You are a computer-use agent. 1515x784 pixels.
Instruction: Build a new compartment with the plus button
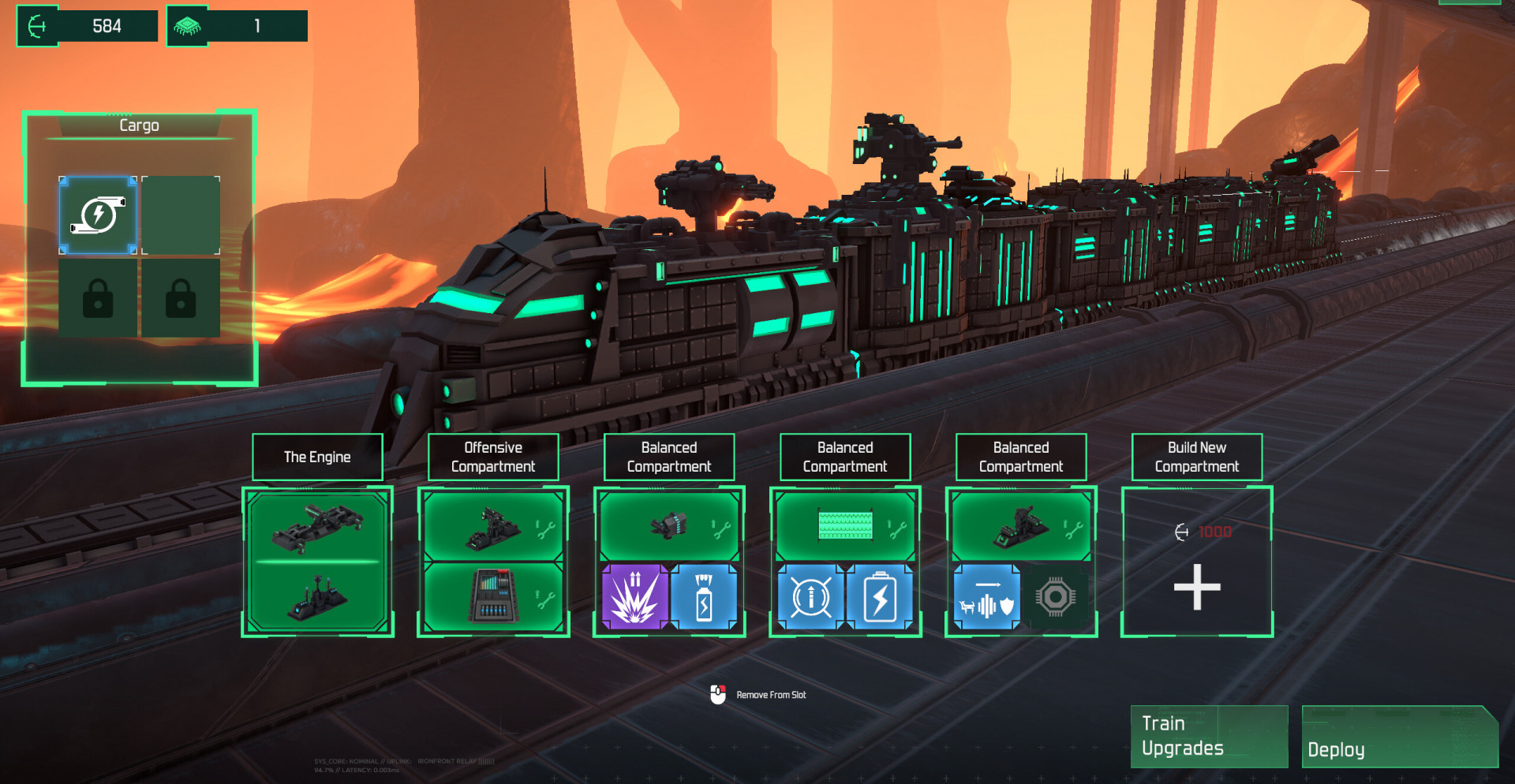coord(1196,587)
